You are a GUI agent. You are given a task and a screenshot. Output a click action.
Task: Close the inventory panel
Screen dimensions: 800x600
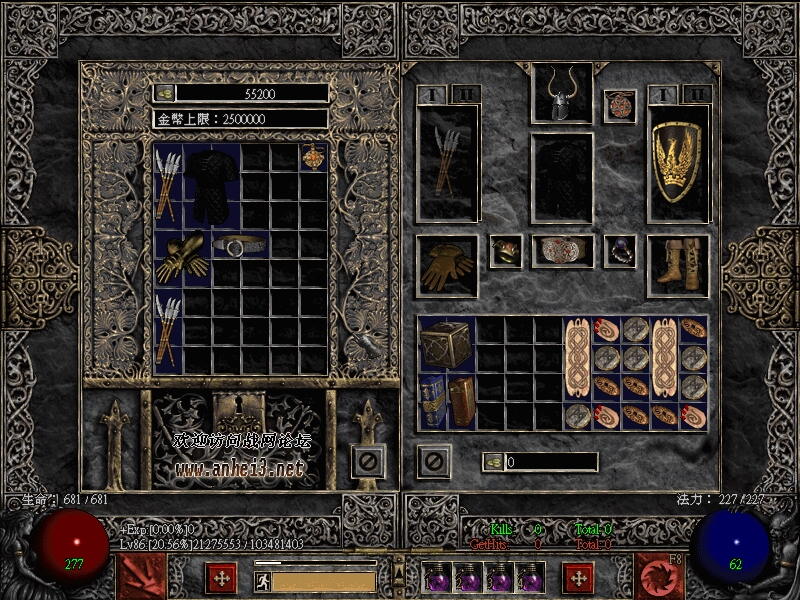pos(434,461)
